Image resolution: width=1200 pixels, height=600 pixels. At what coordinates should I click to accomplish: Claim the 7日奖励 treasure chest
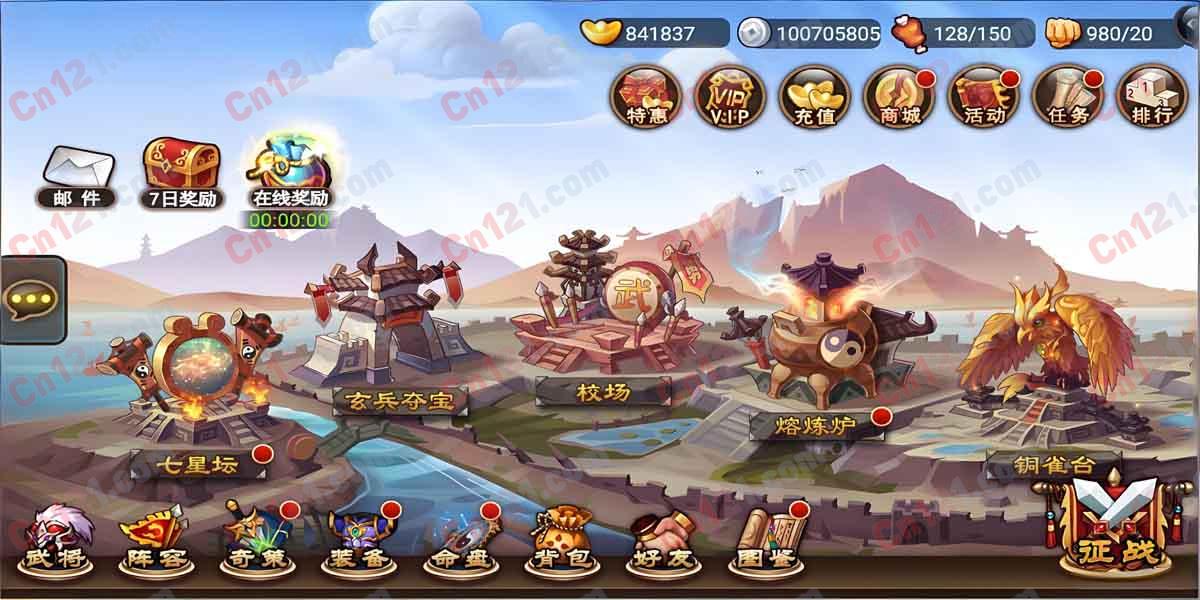pos(182,172)
